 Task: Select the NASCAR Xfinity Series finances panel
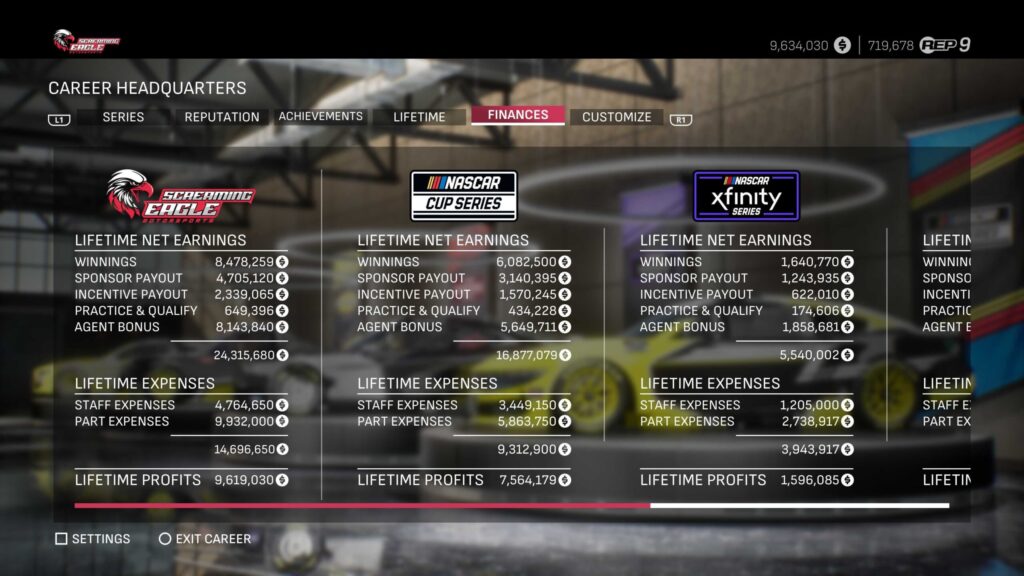pos(746,330)
